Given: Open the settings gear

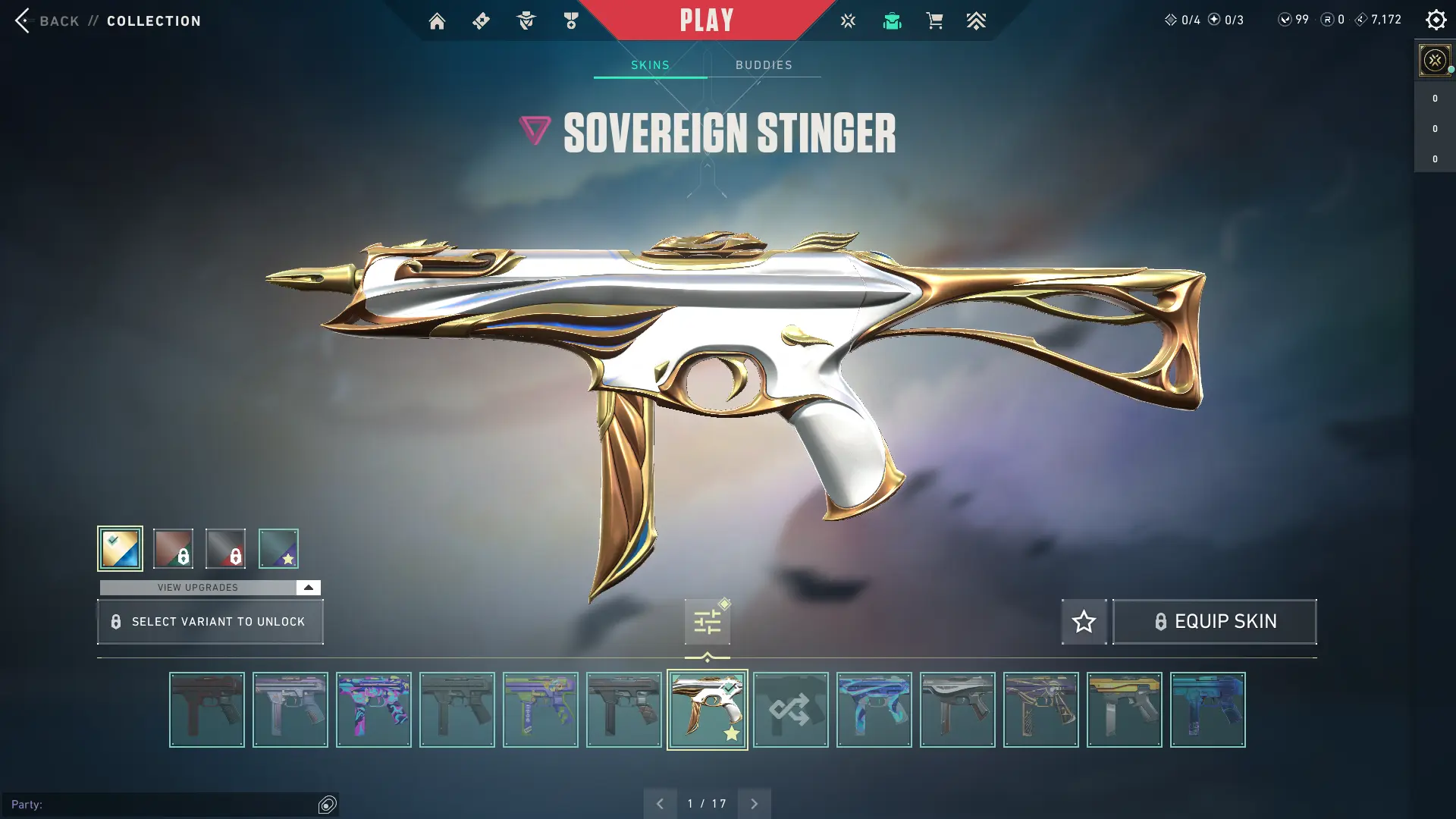Looking at the screenshot, I should [1436, 20].
